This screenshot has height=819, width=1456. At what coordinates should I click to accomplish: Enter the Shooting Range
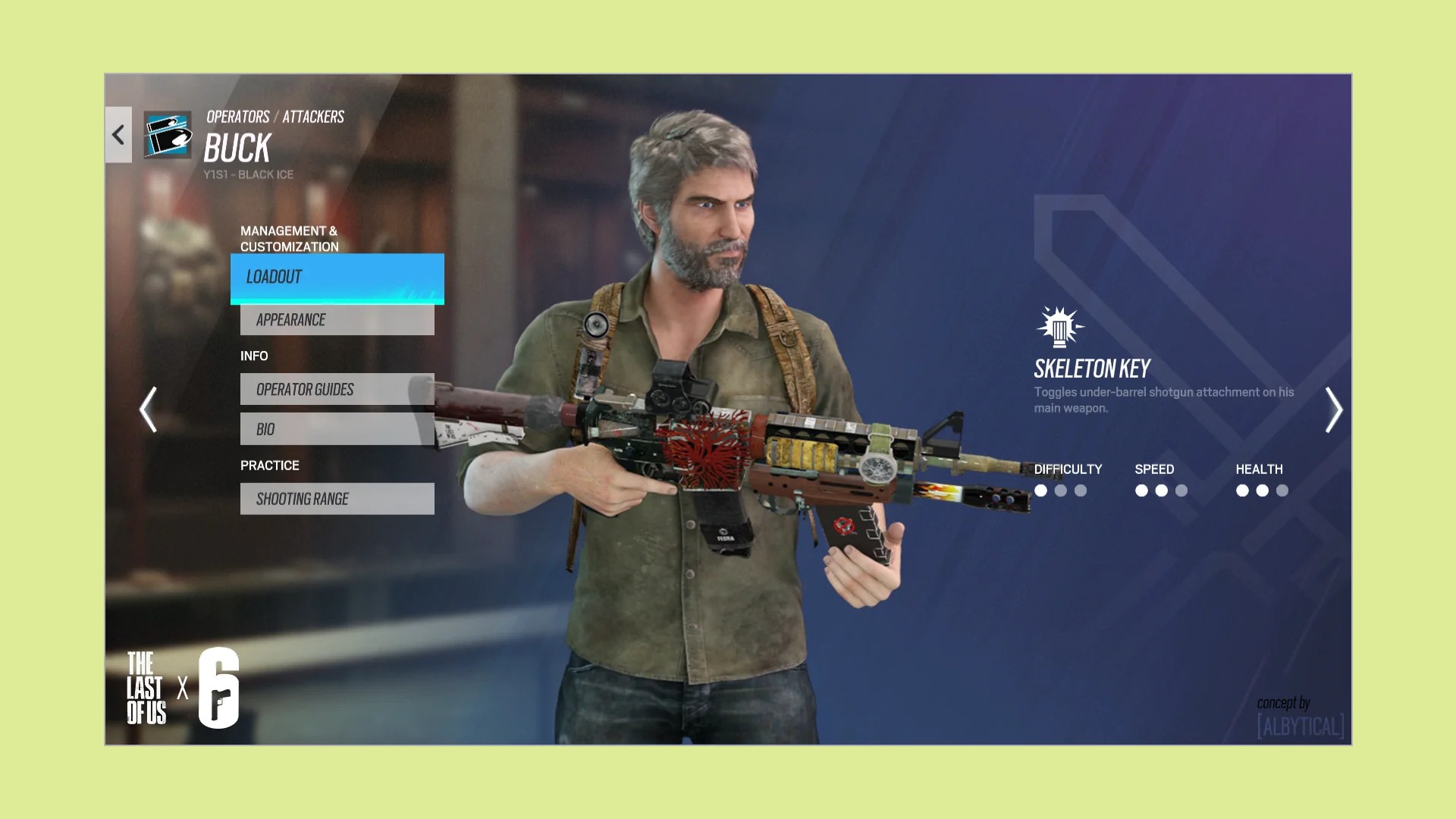click(337, 499)
